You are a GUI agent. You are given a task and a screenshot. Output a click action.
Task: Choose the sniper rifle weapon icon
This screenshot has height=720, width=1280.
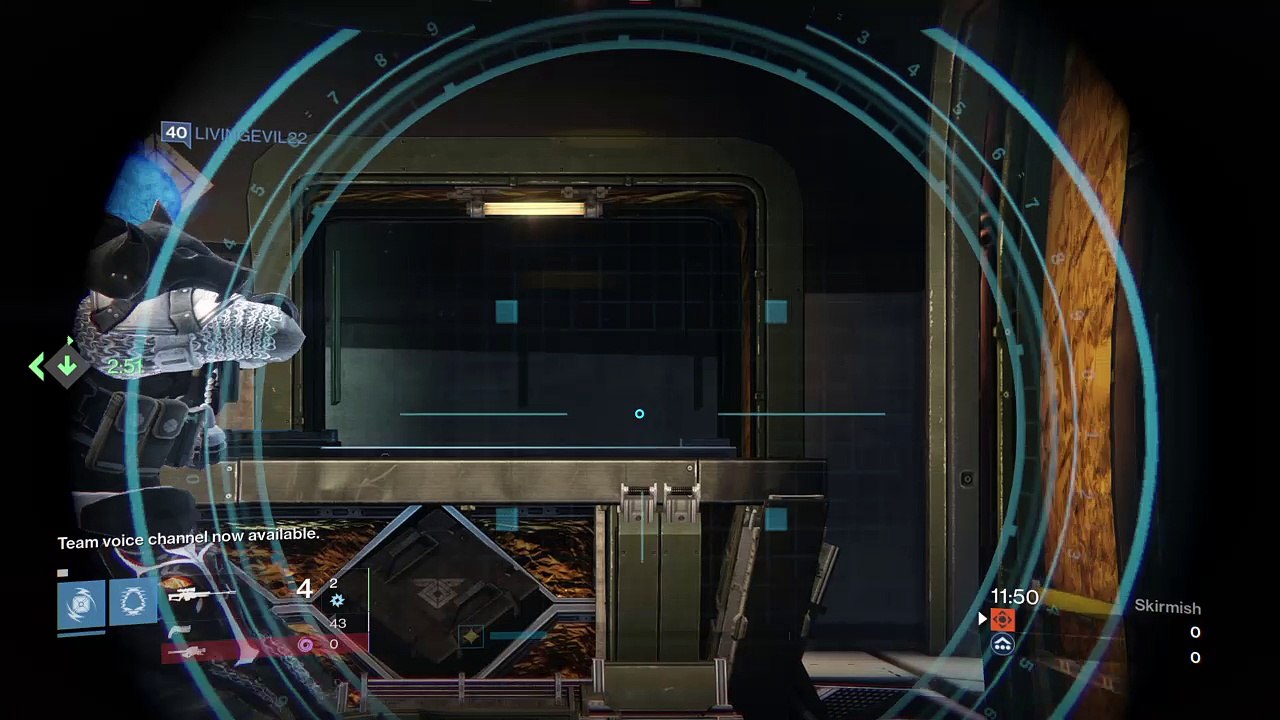pos(200,593)
